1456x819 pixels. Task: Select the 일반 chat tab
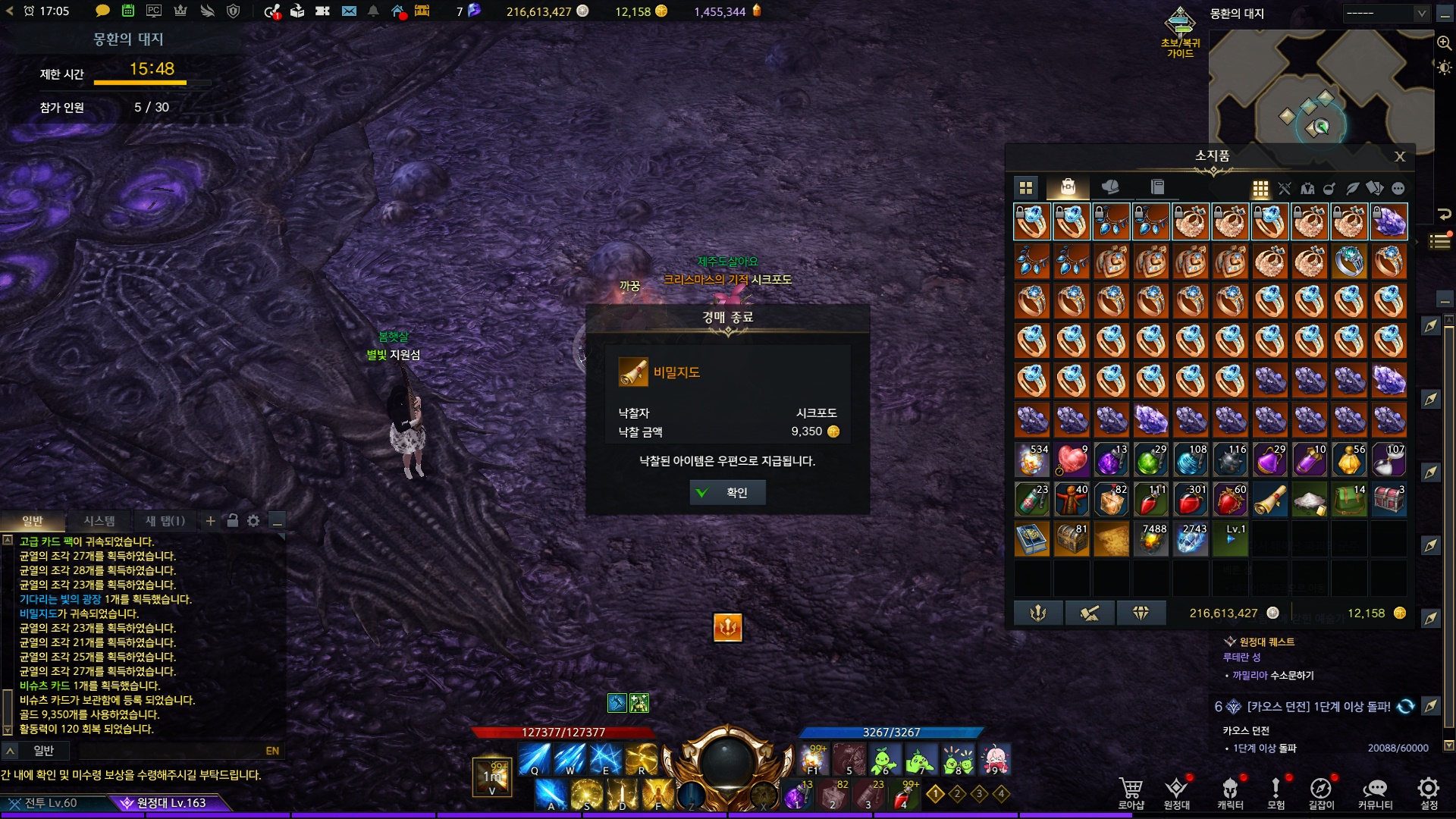coord(33,521)
